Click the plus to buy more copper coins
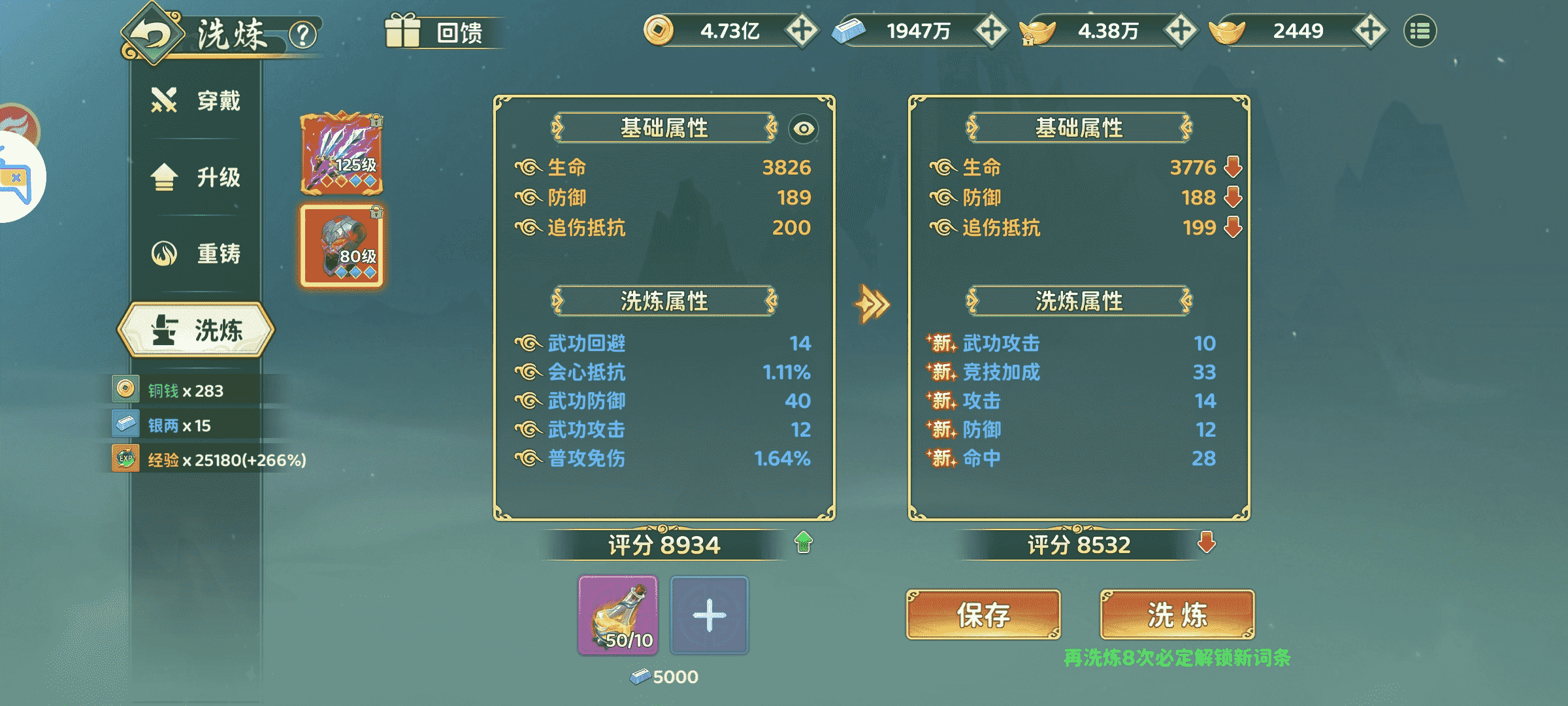This screenshot has width=1568, height=706. tap(802, 31)
